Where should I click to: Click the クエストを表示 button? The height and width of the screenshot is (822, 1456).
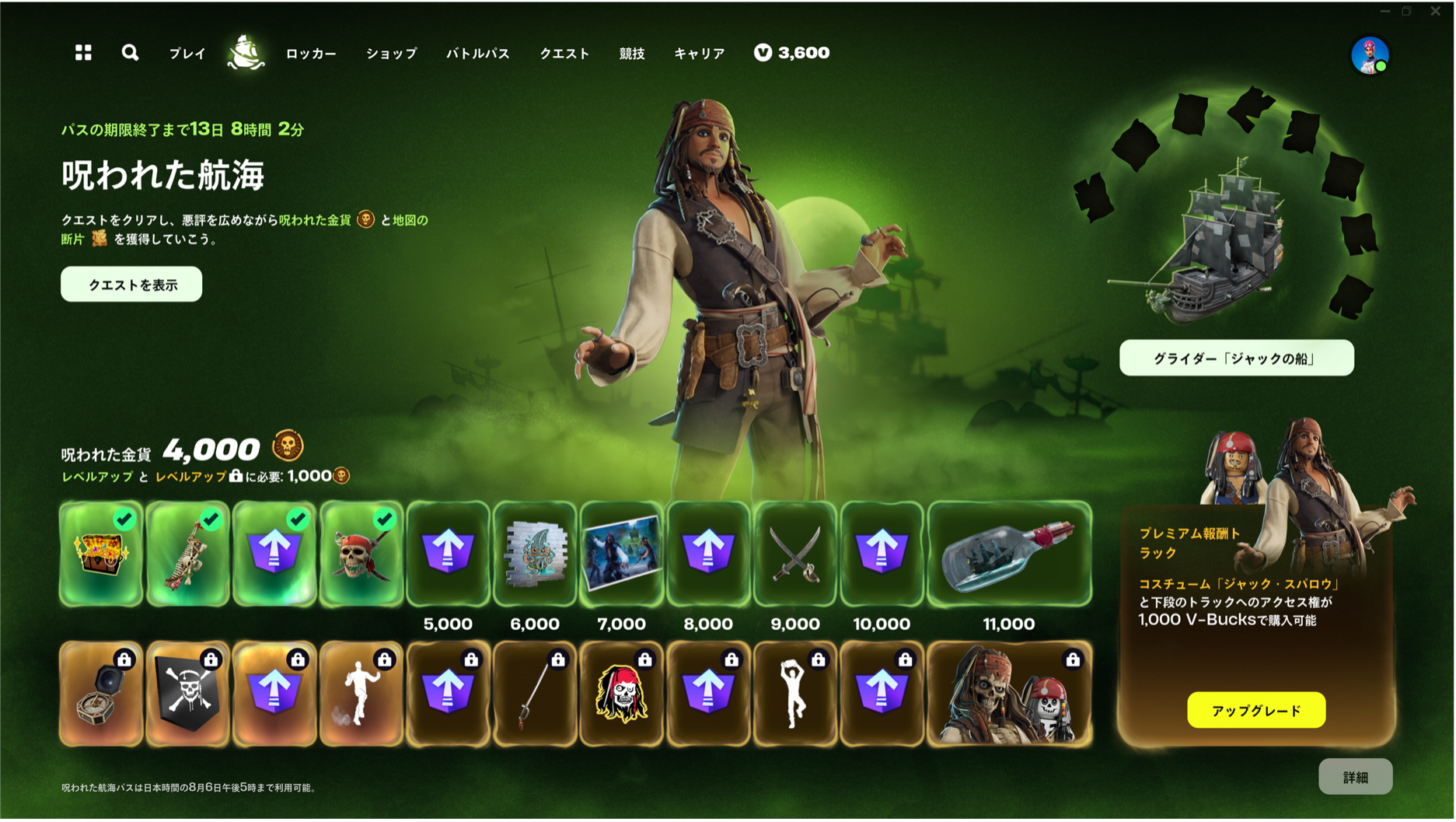click(x=131, y=285)
